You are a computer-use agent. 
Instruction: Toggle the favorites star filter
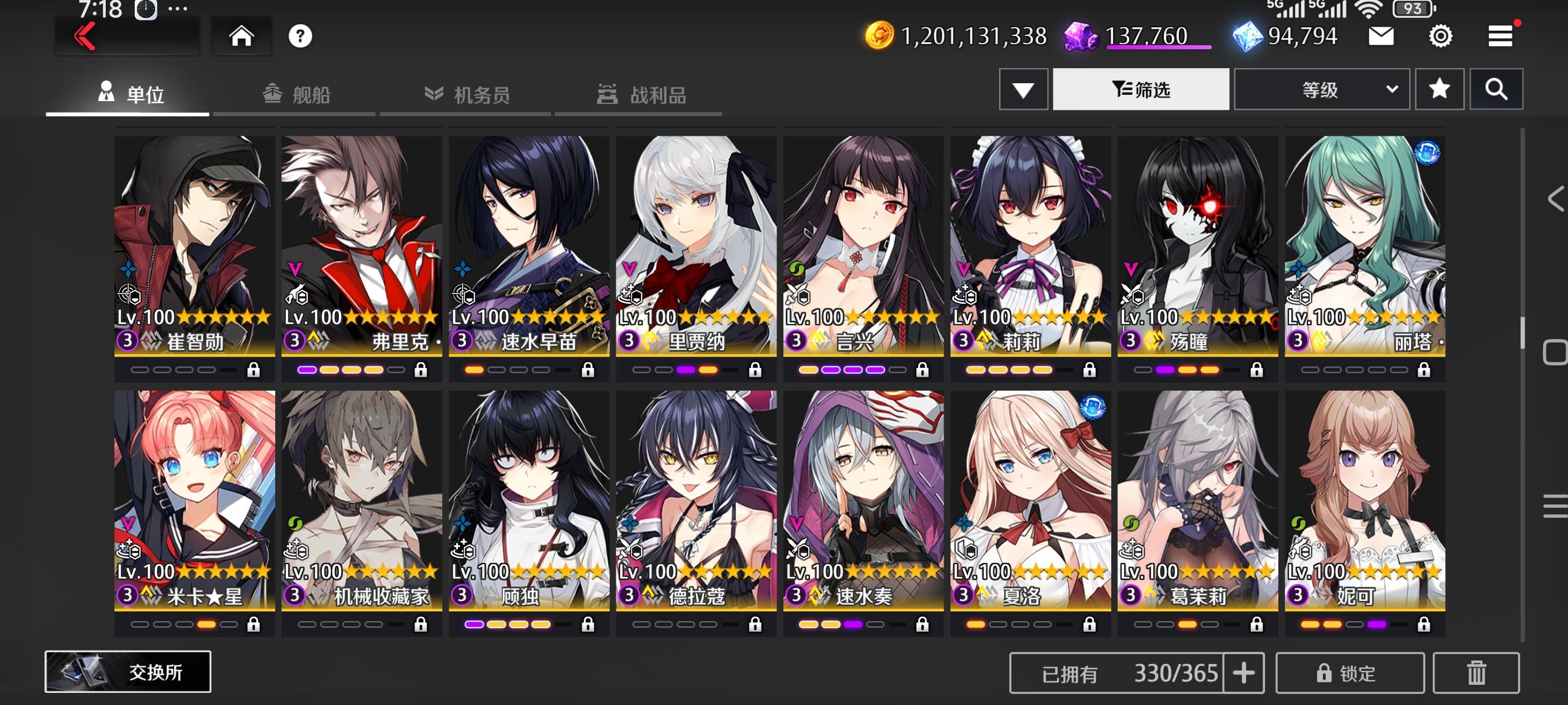click(1440, 89)
